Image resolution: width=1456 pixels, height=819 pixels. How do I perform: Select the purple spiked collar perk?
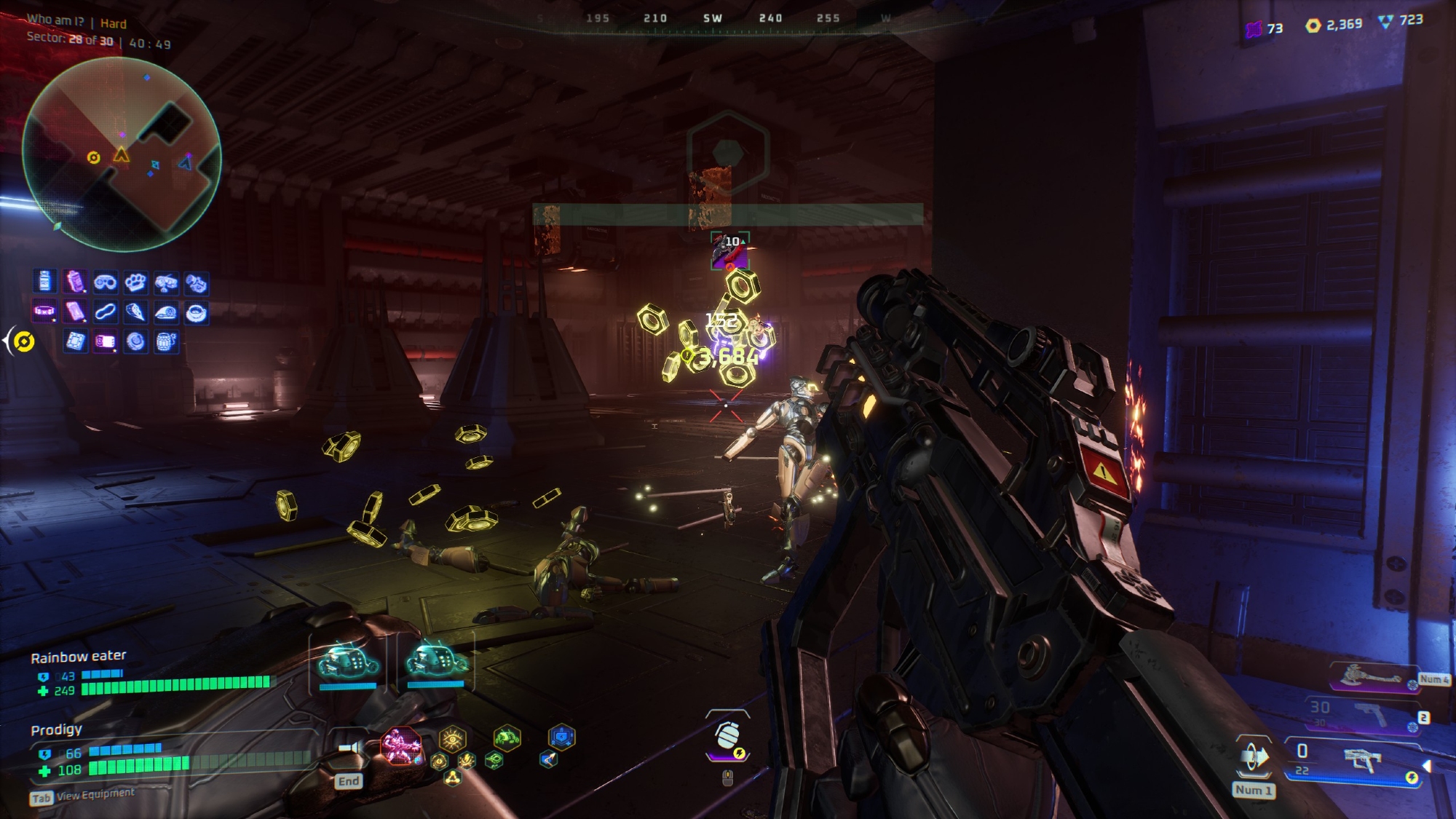(44, 312)
